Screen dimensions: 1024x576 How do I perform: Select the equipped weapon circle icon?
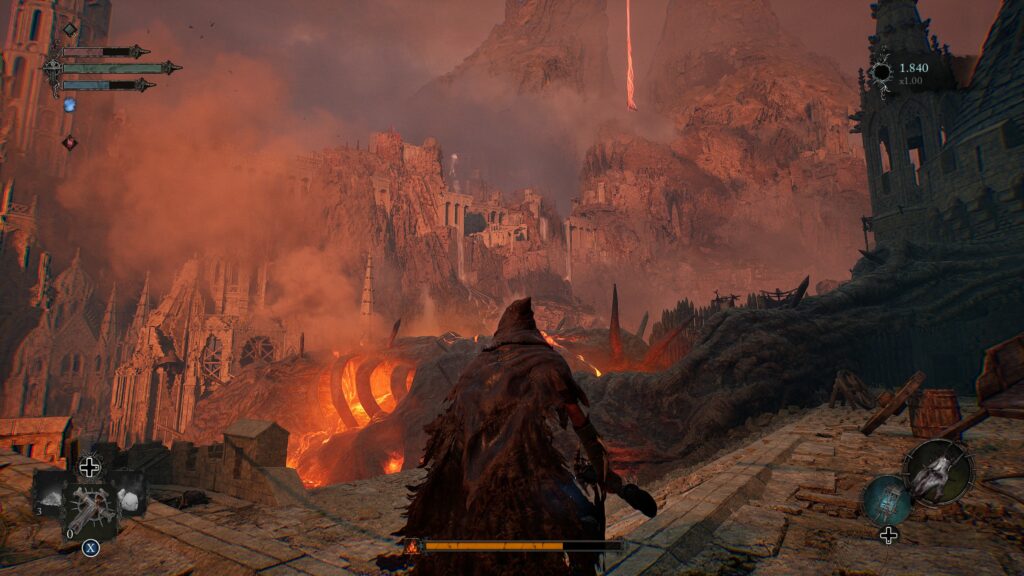(x=938, y=472)
